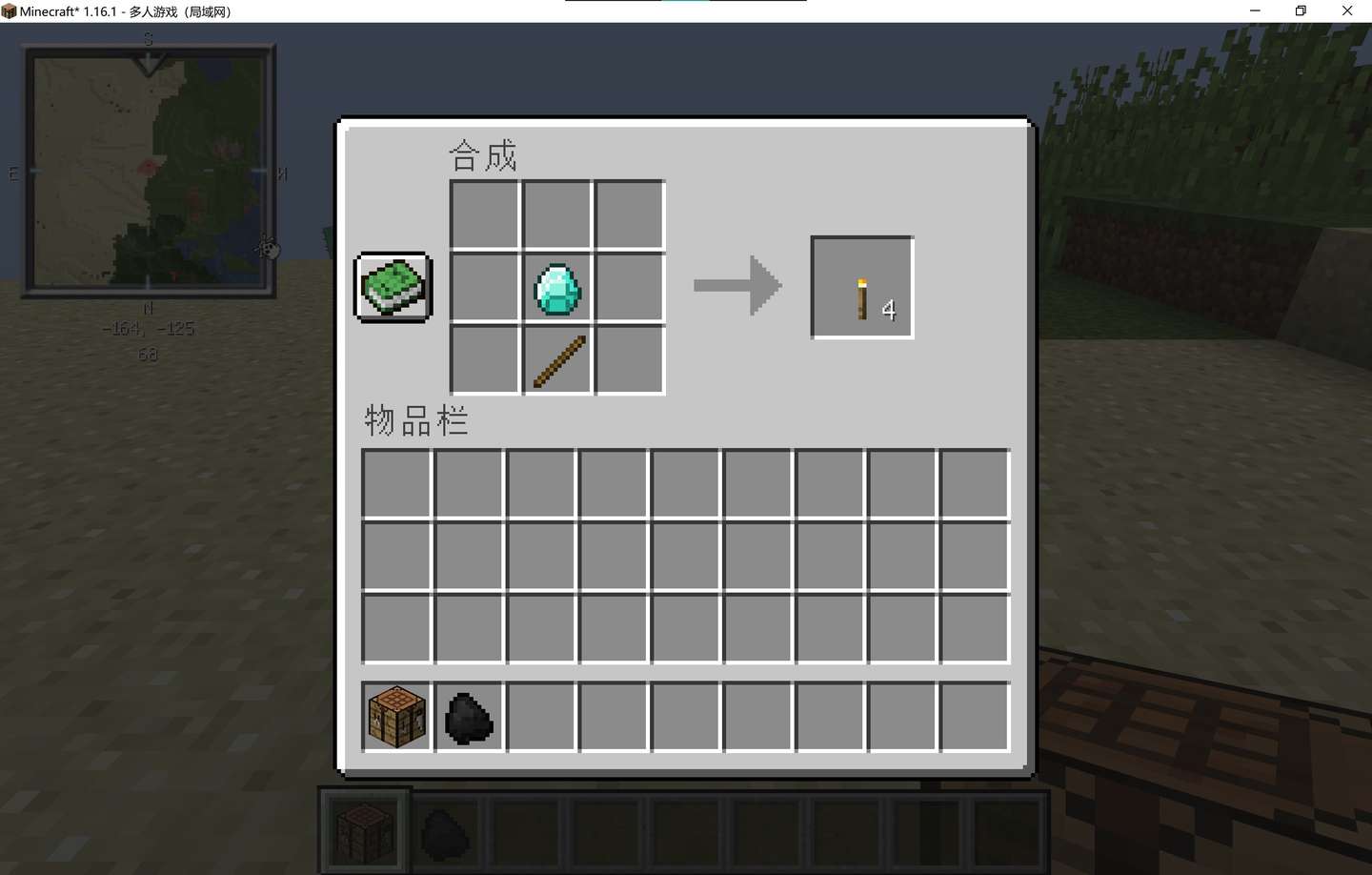
Task: Select the crafting table in the inventory
Action: pyautogui.click(x=395, y=716)
